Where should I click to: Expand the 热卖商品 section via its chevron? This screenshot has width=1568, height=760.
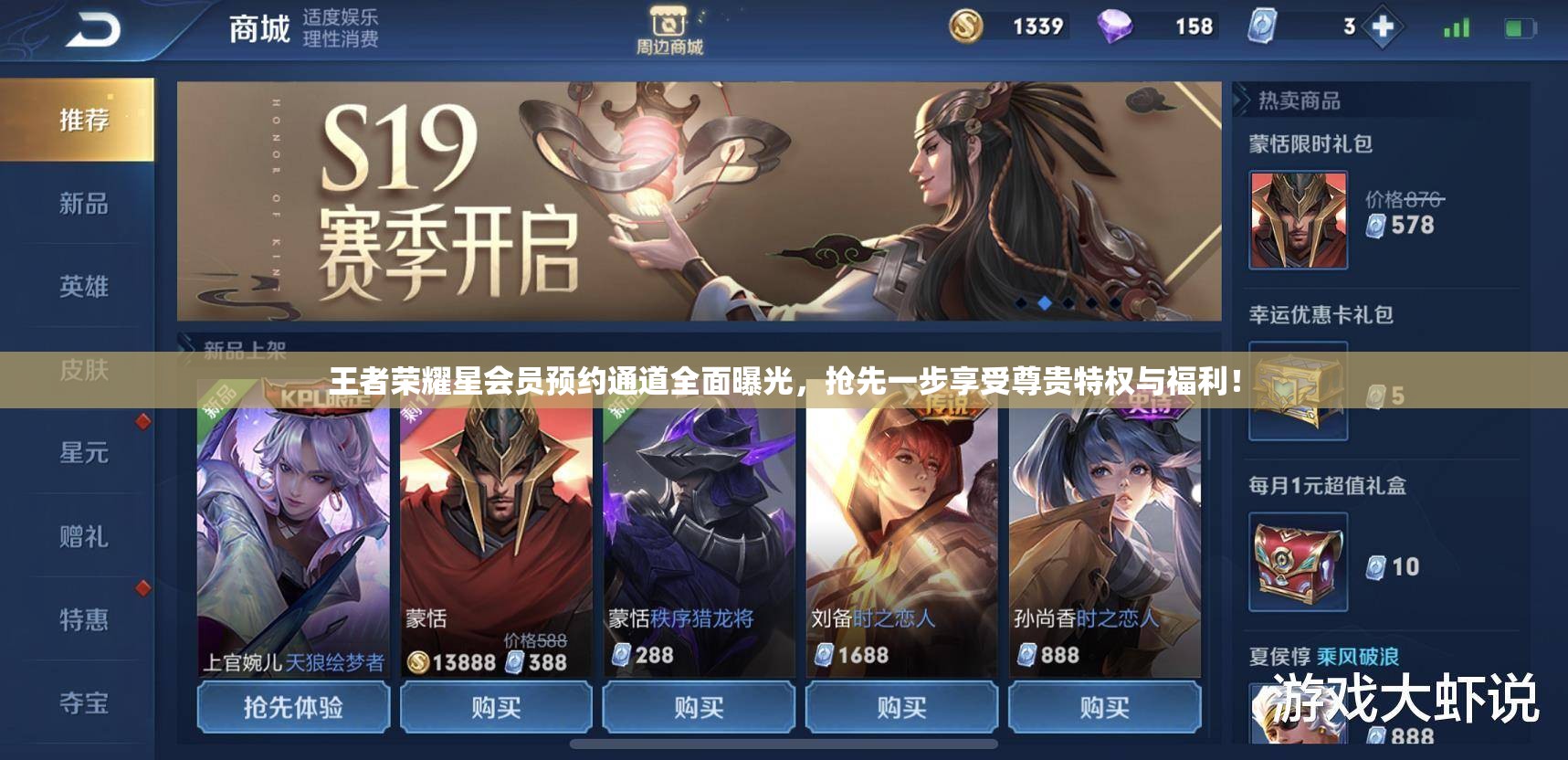(1242, 102)
